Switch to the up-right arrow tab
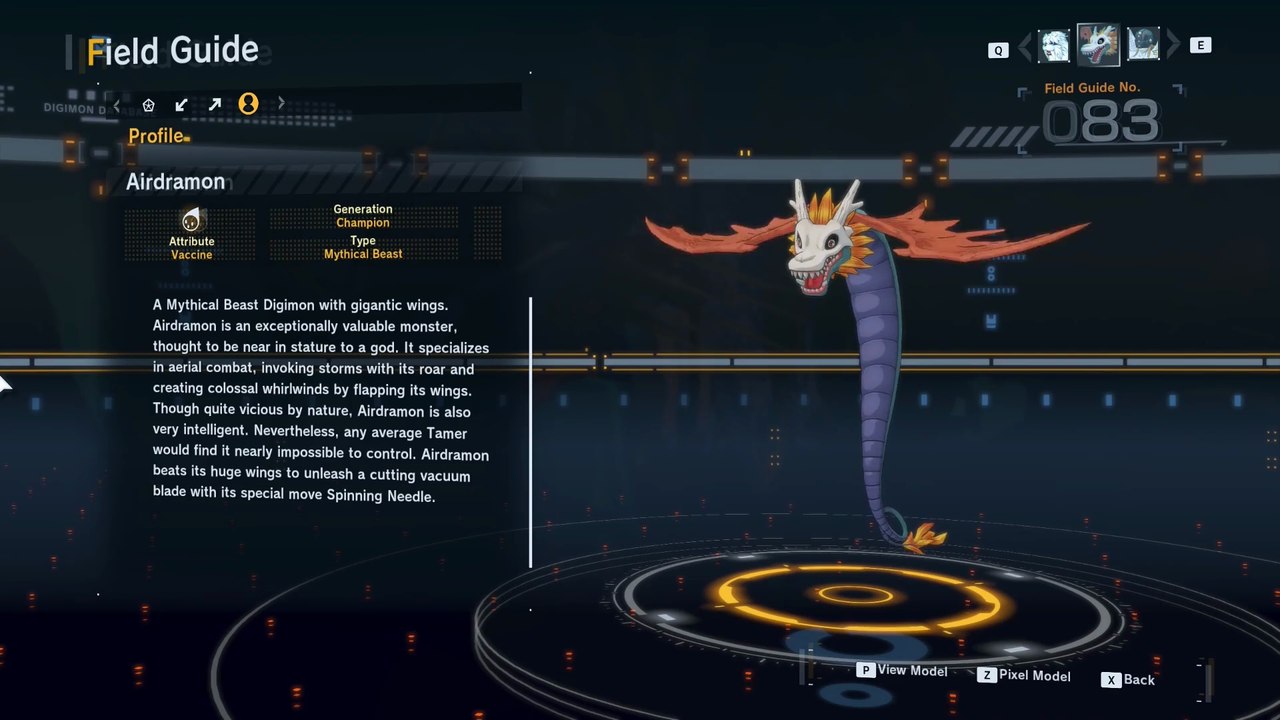The image size is (1280, 720). point(214,104)
